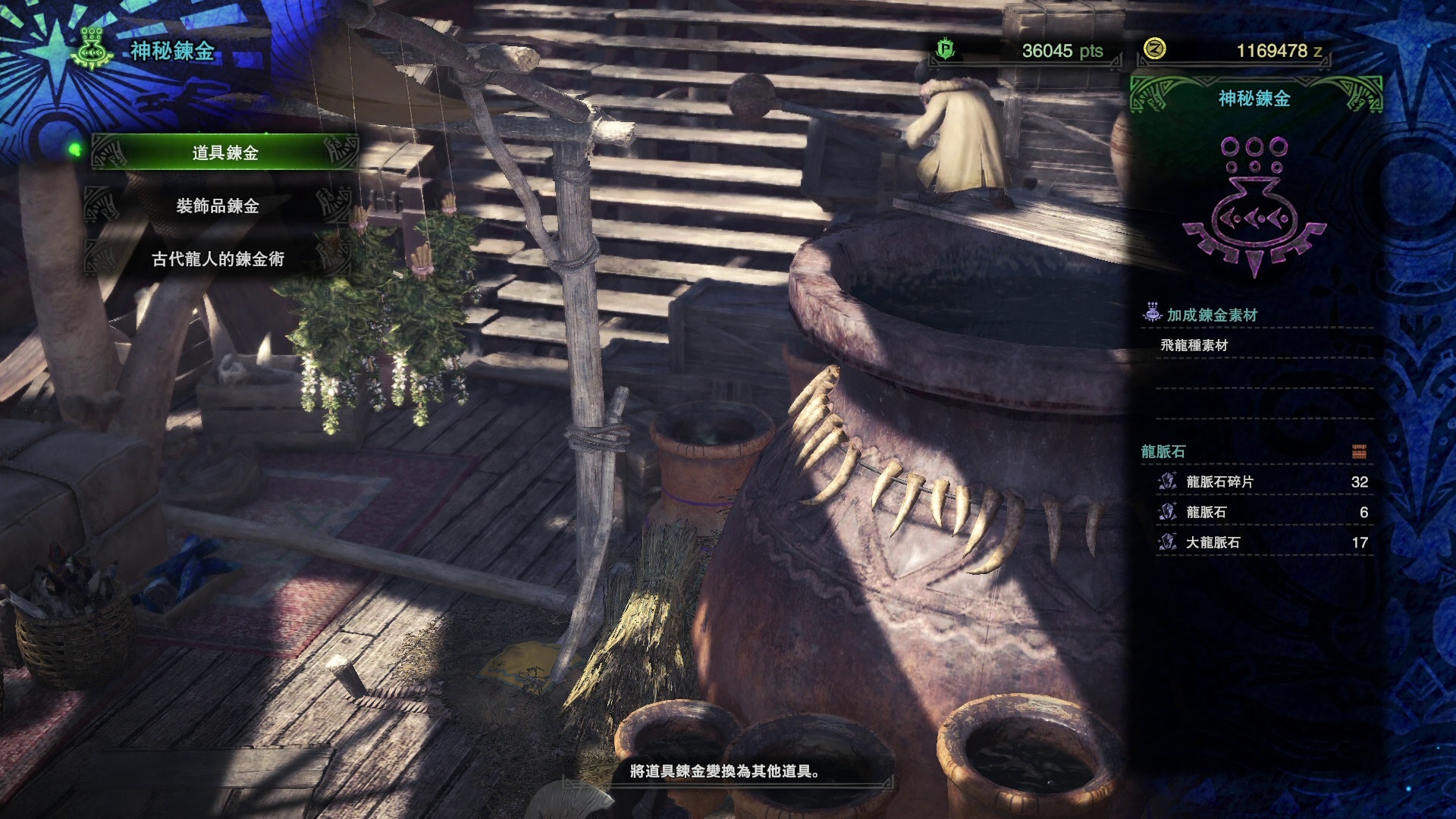The width and height of the screenshot is (1456, 819).
Task: Click the 龍脈石 row with quantity 6
Action: click(1263, 512)
